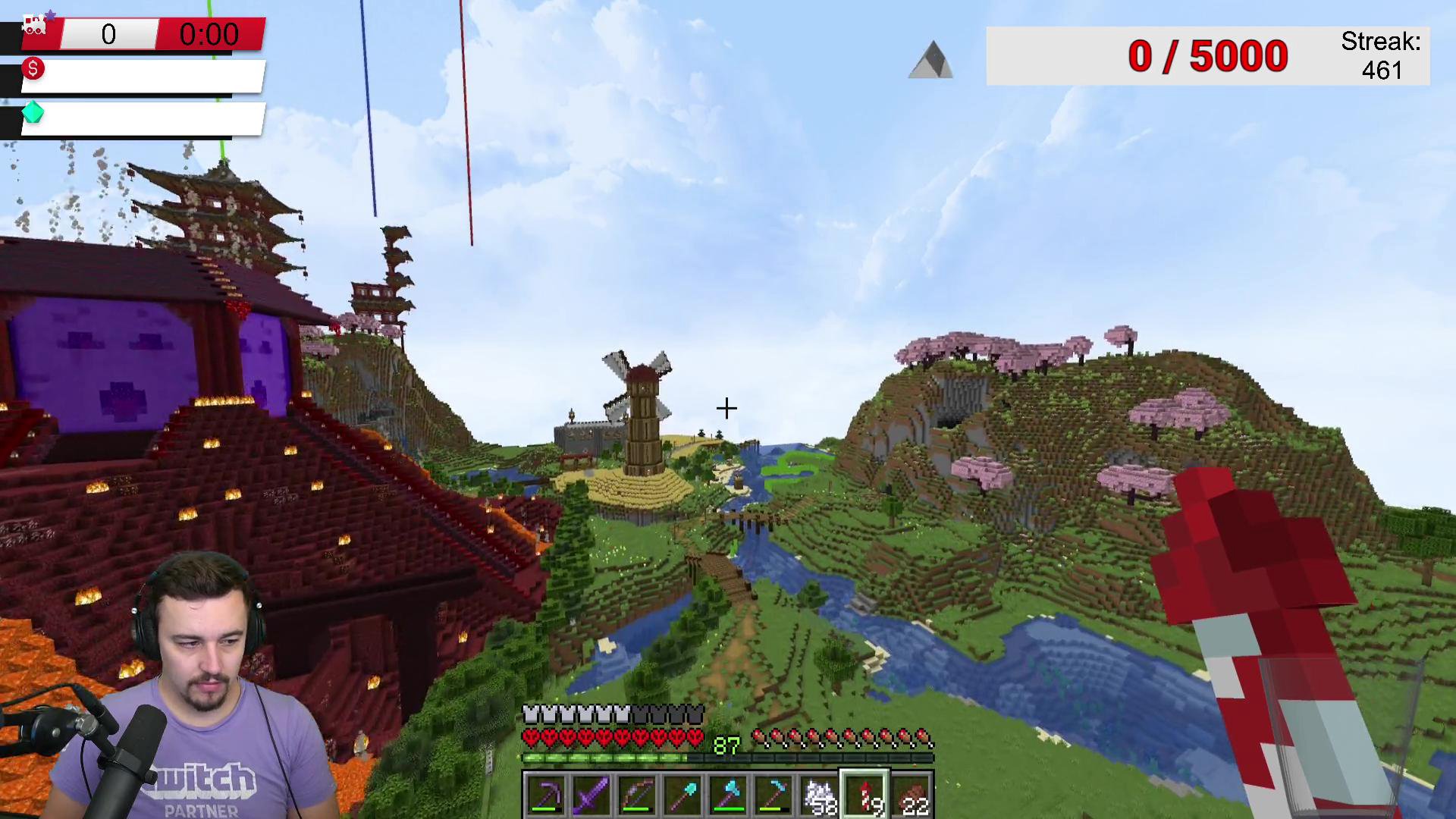Choose the cooked meat stack of 22
Viewport: 1456px width, 819px height.
(x=911, y=795)
